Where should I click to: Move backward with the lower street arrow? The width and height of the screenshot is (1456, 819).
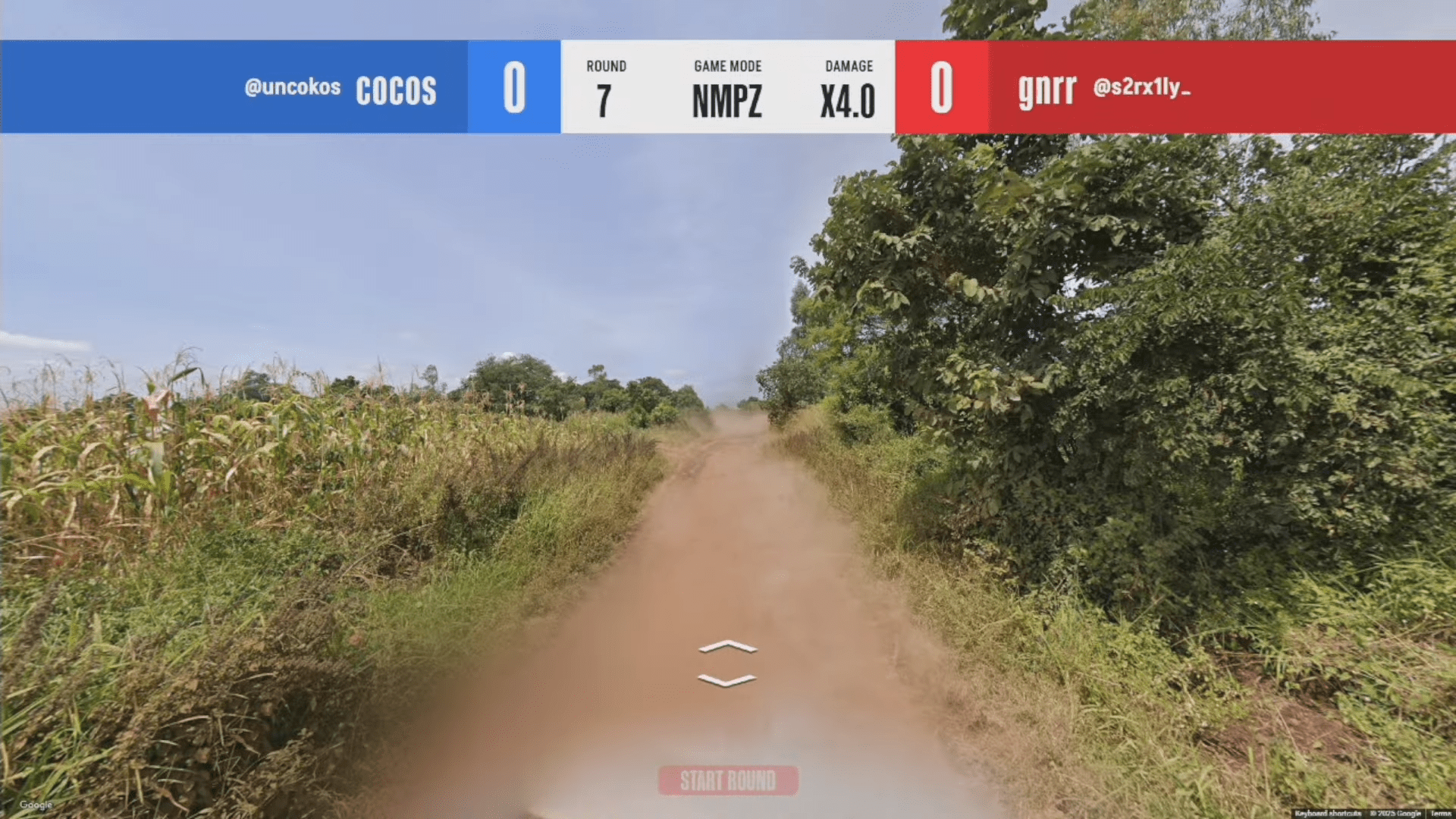[x=727, y=680]
